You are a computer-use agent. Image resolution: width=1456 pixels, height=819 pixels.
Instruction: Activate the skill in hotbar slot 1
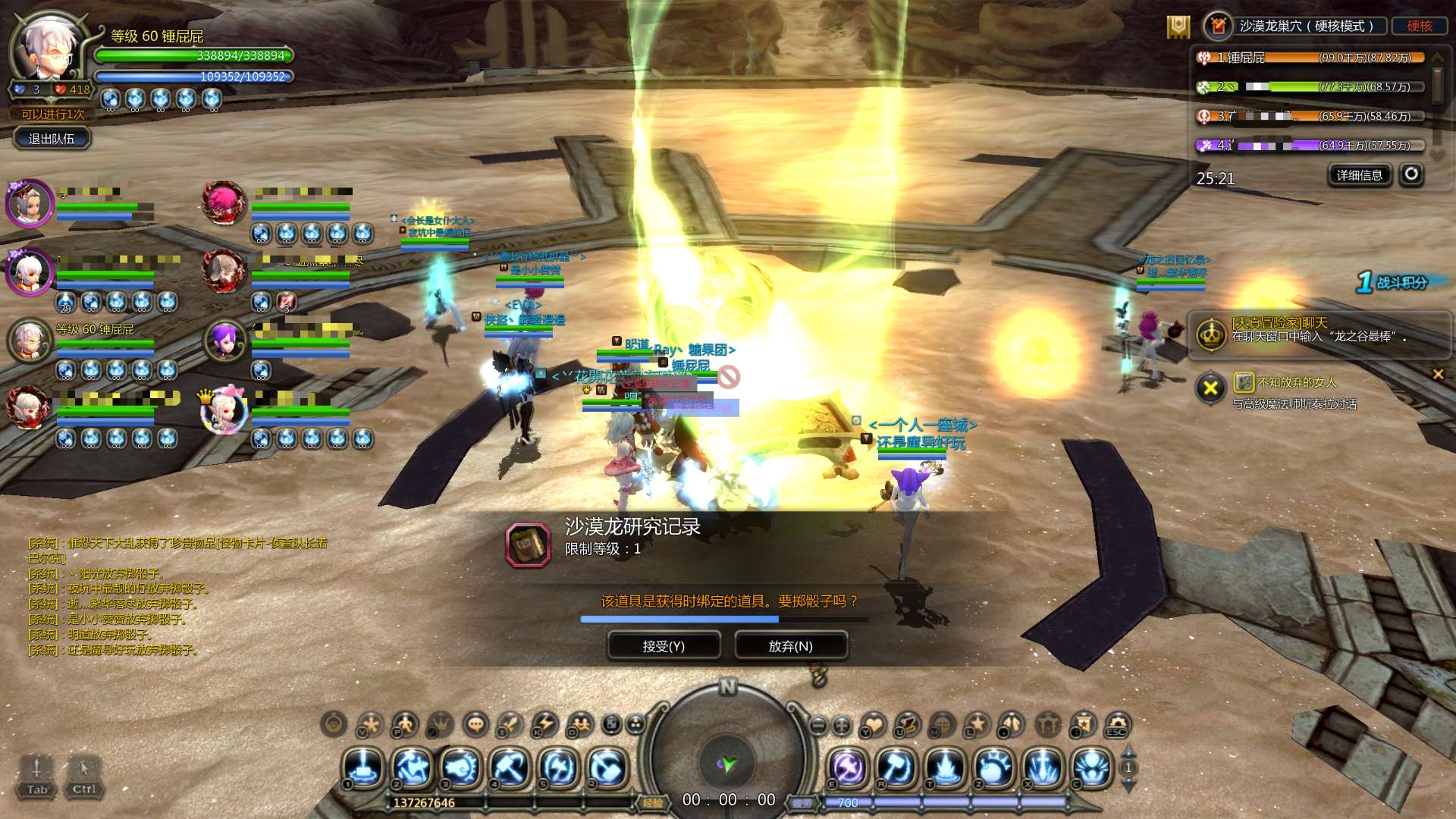[x=363, y=767]
